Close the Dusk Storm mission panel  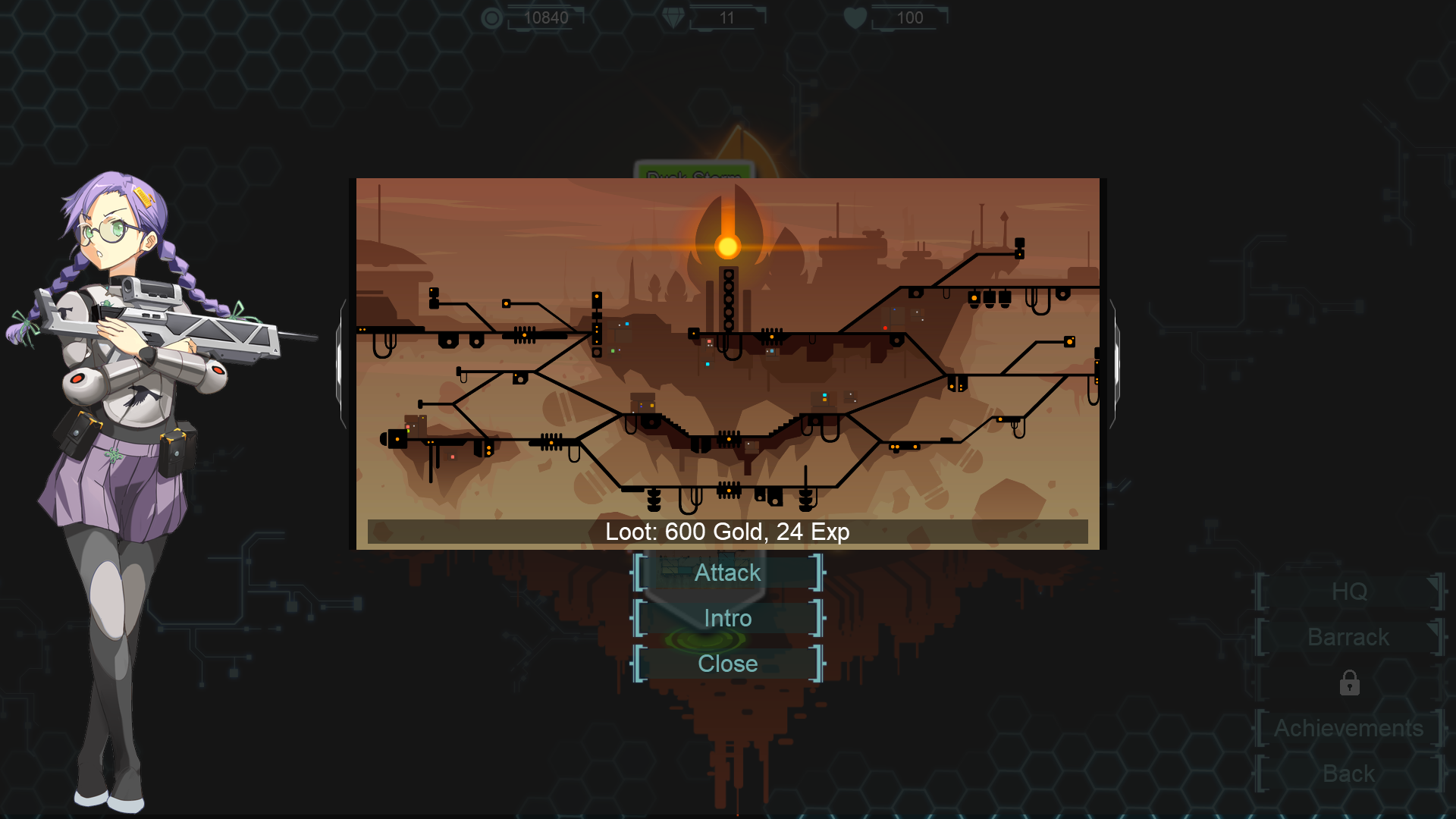coord(726,664)
